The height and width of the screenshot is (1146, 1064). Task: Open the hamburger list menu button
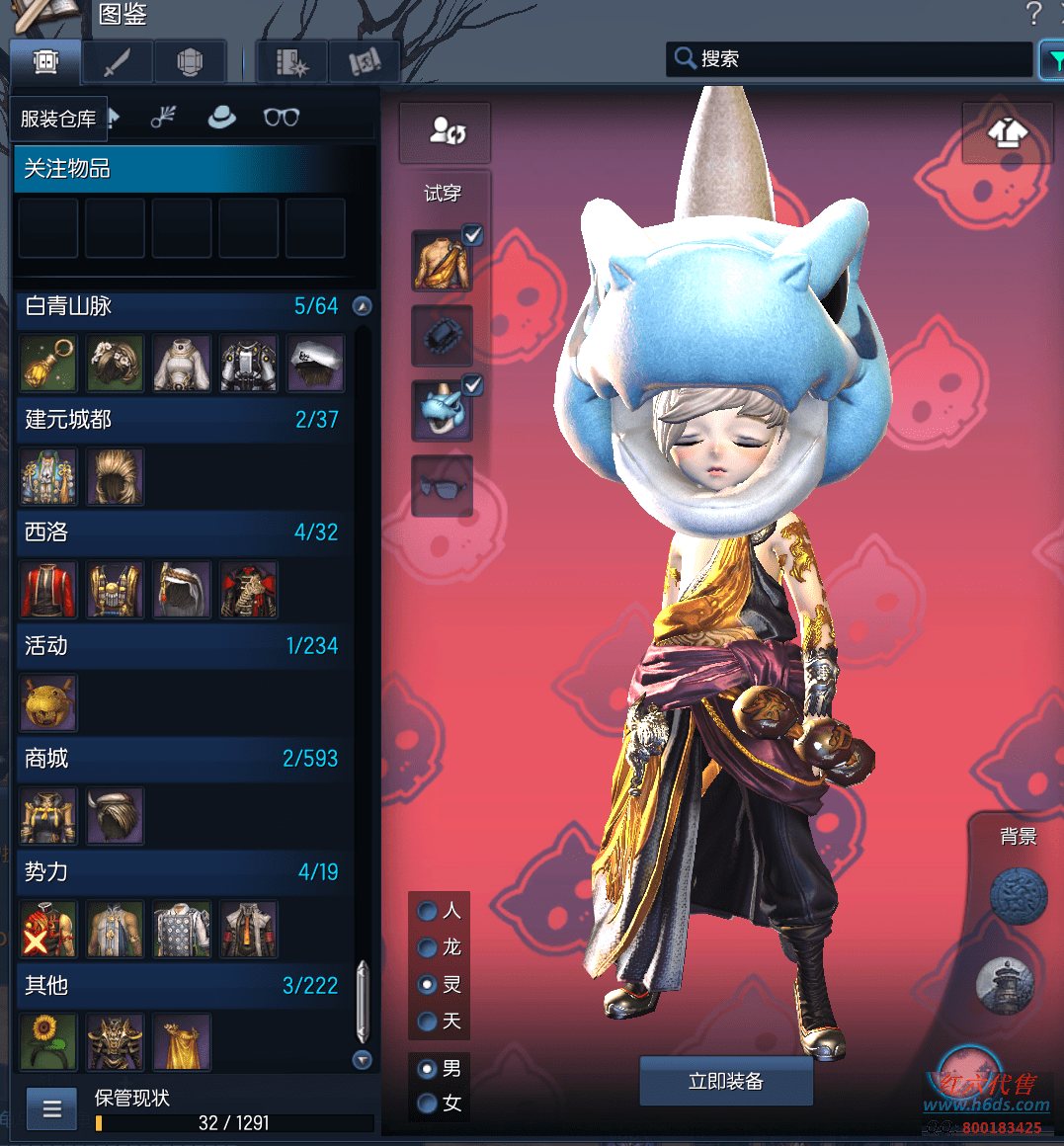tap(52, 1109)
